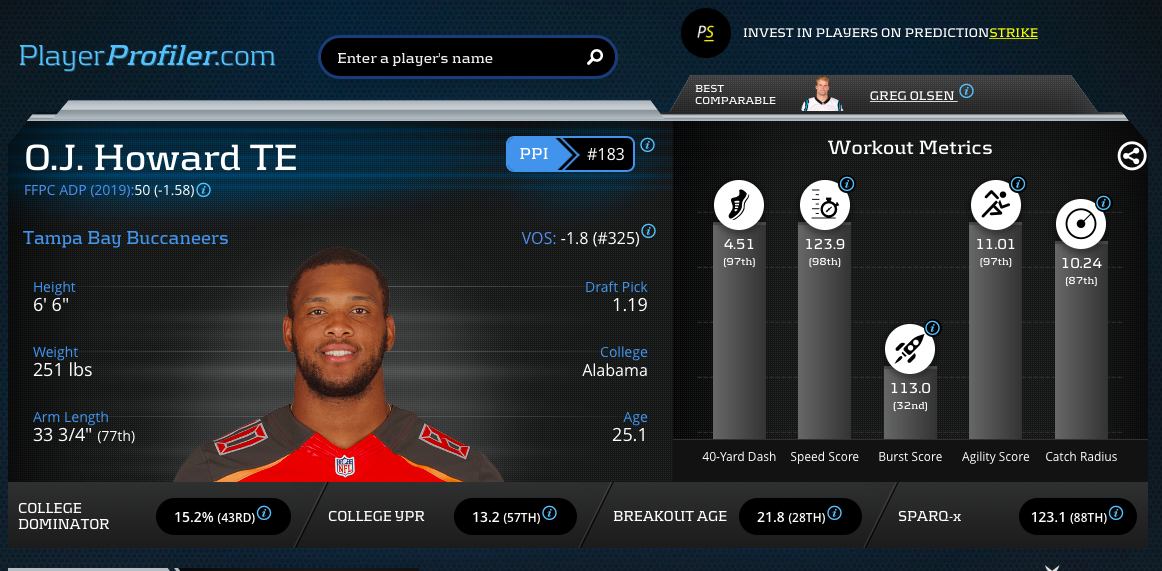Choose the Agility Score runner icon
Screen dimensions: 1162x571
coord(996,206)
